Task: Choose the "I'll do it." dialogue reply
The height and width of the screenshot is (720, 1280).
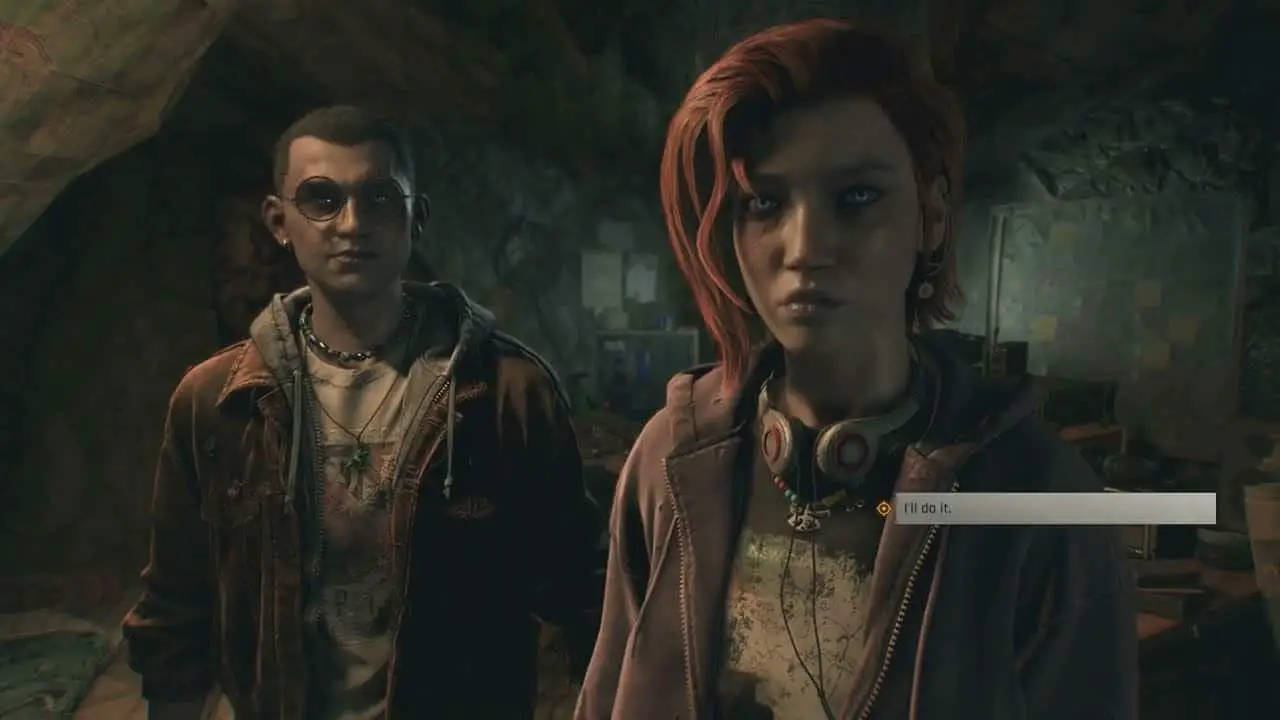Action: [x=1054, y=508]
